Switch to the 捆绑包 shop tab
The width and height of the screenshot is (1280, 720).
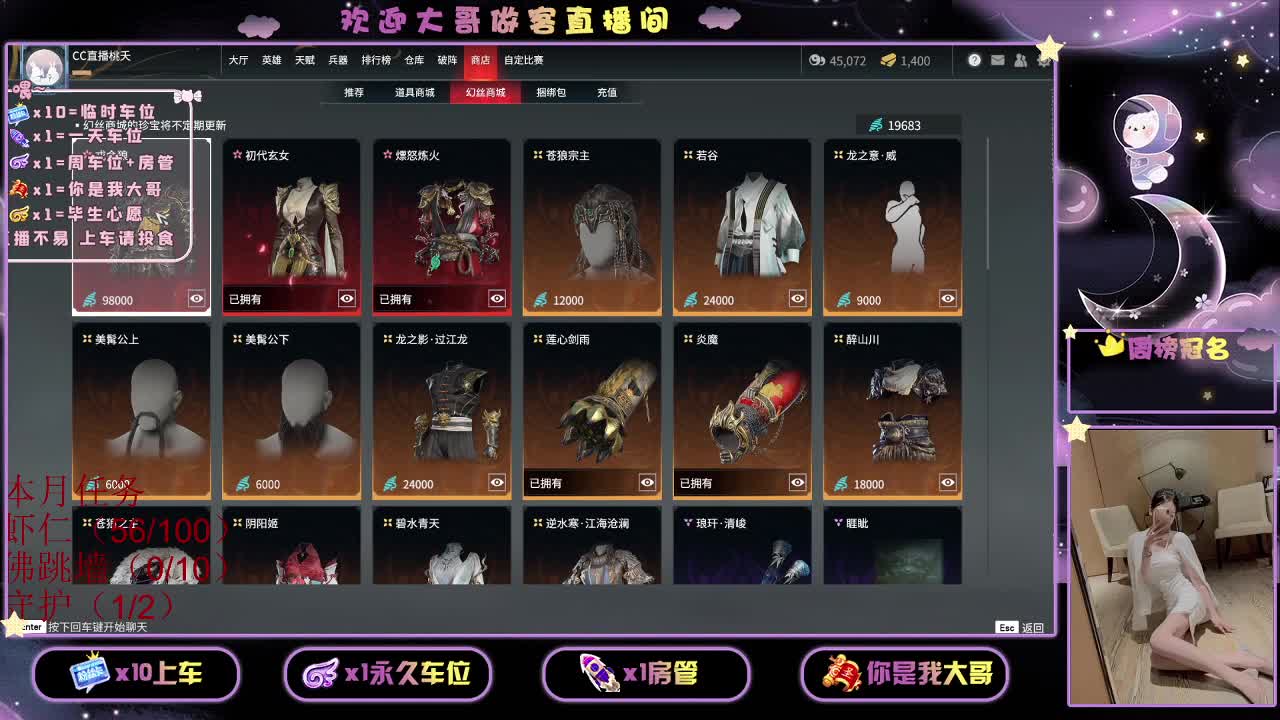pos(551,92)
